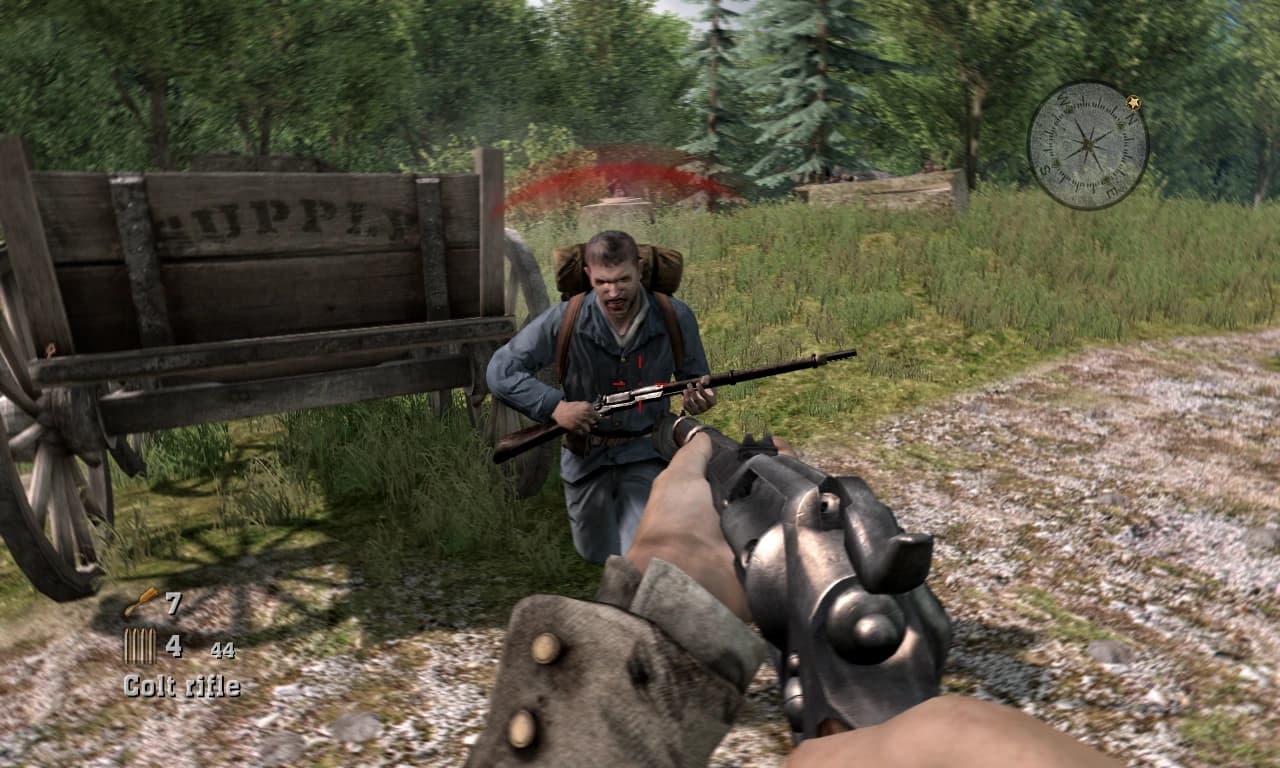
Task: Click the gold star objective marker
Action: click(1133, 102)
